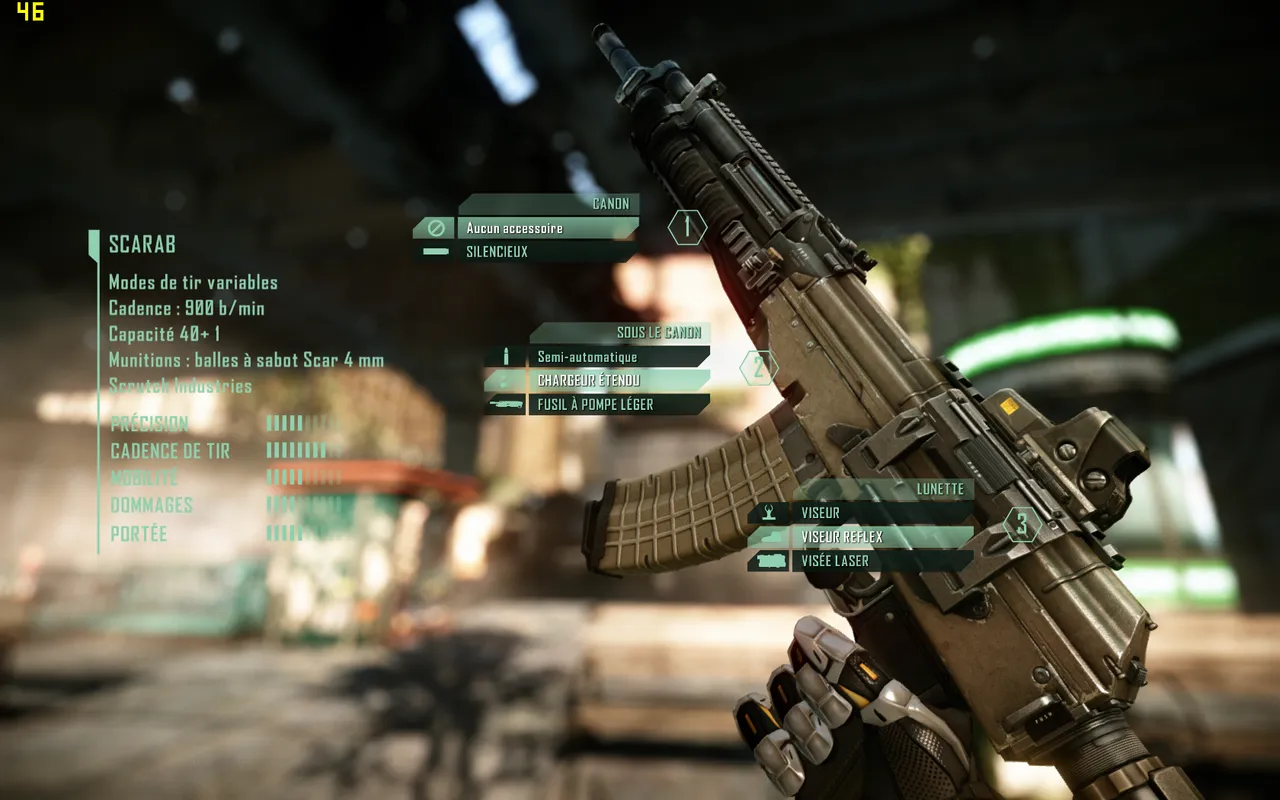Choose the Semi-automatique fire mode
The image size is (1280, 800).
tap(615, 357)
